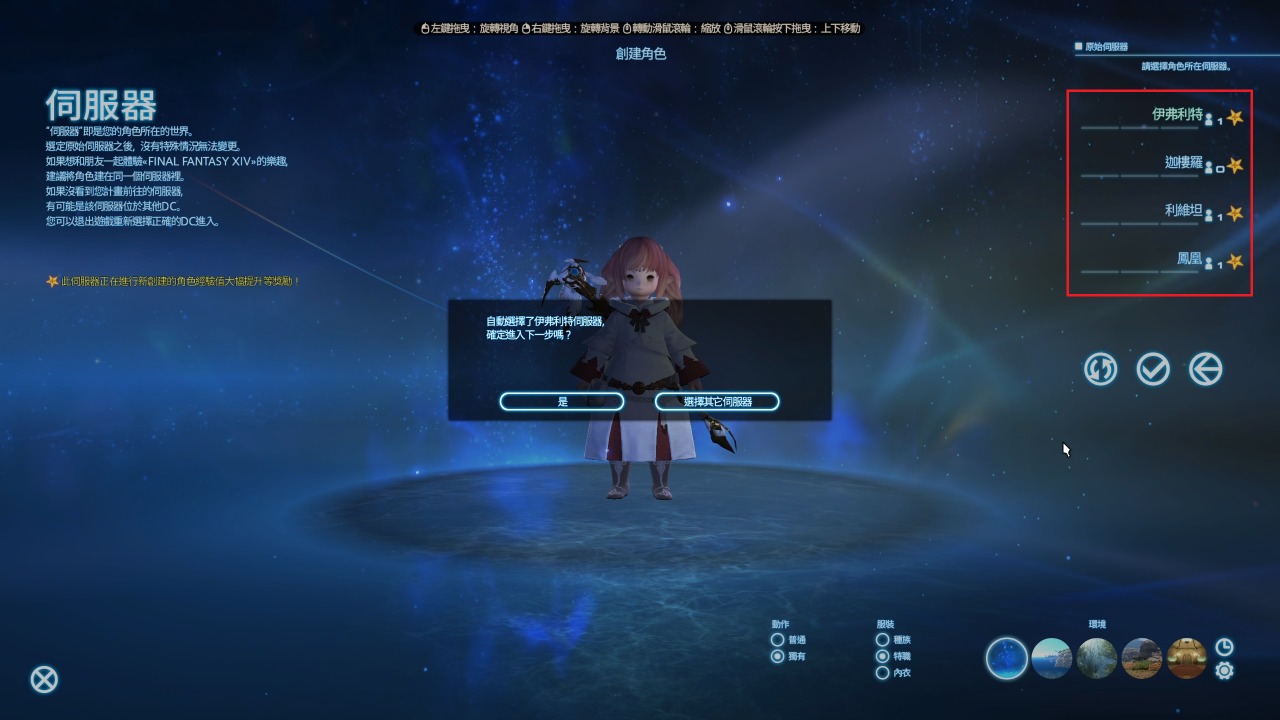The width and height of the screenshot is (1280, 720).
Task: Choose 選擇其它伺服器 in the dialog
Action: coord(717,401)
